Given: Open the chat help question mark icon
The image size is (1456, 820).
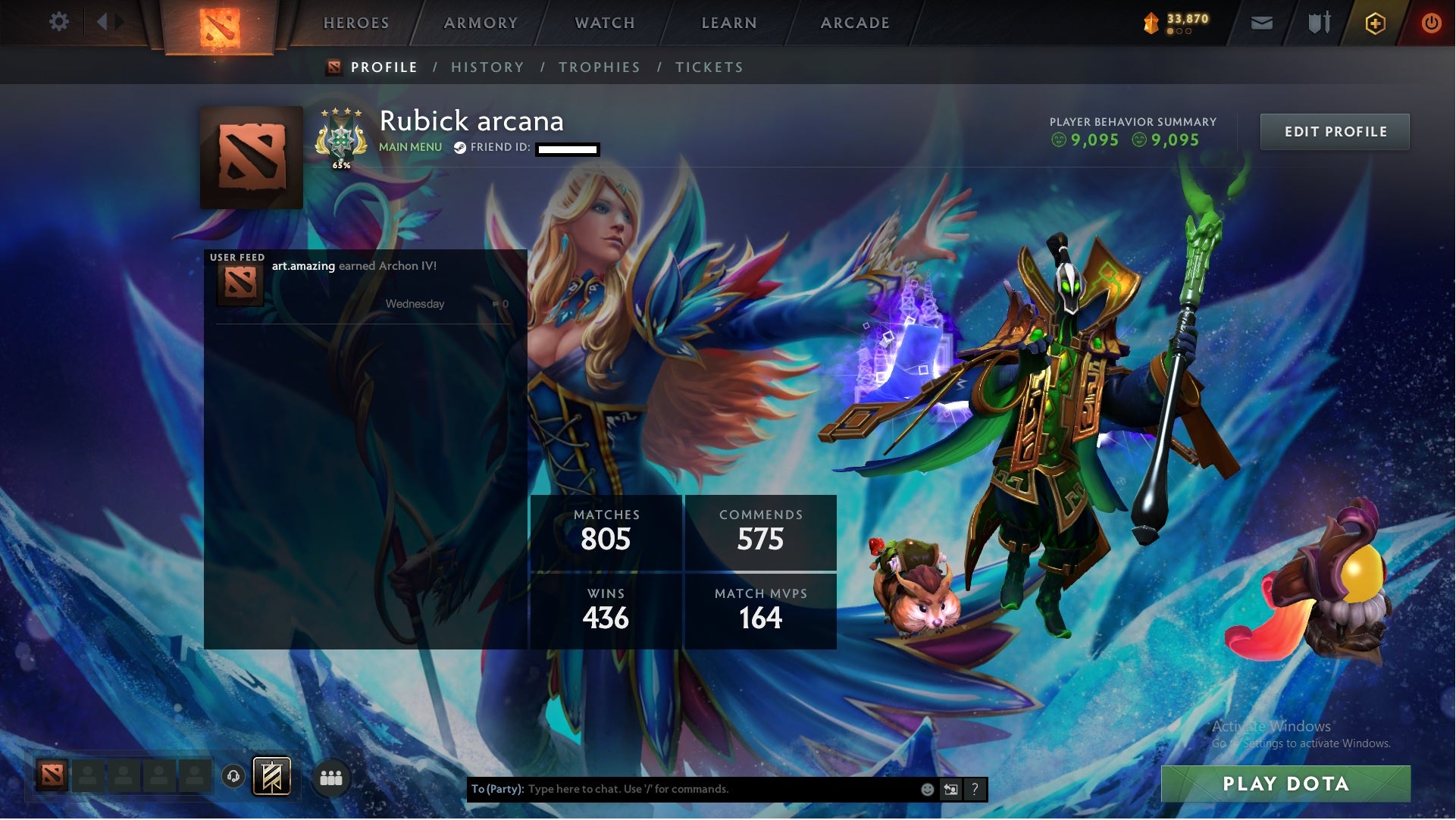Looking at the screenshot, I should click(x=975, y=789).
